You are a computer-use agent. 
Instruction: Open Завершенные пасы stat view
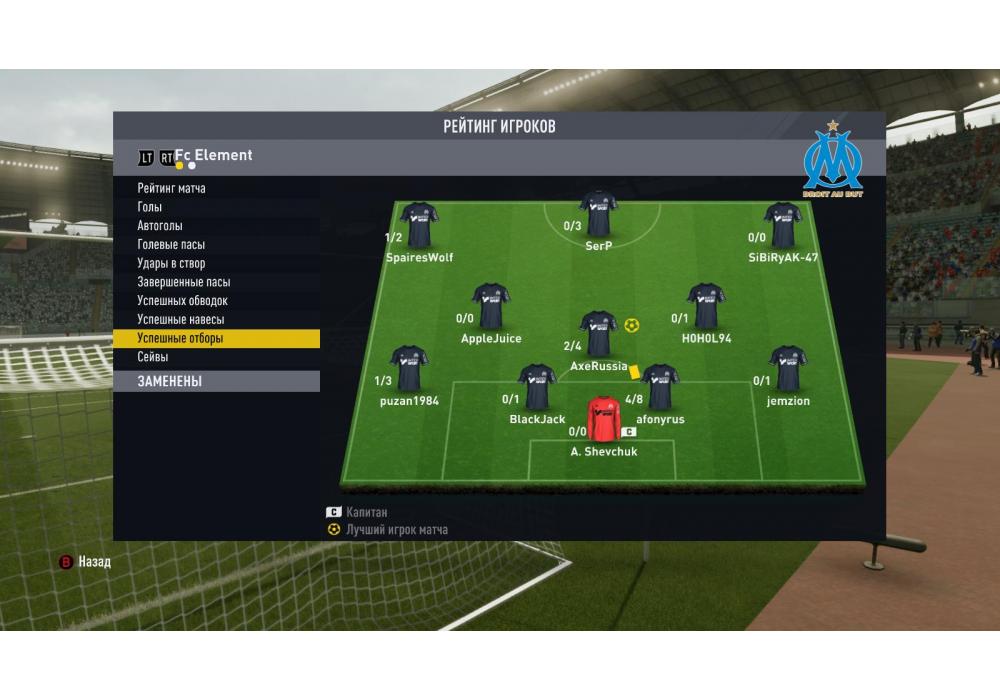click(x=184, y=282)
